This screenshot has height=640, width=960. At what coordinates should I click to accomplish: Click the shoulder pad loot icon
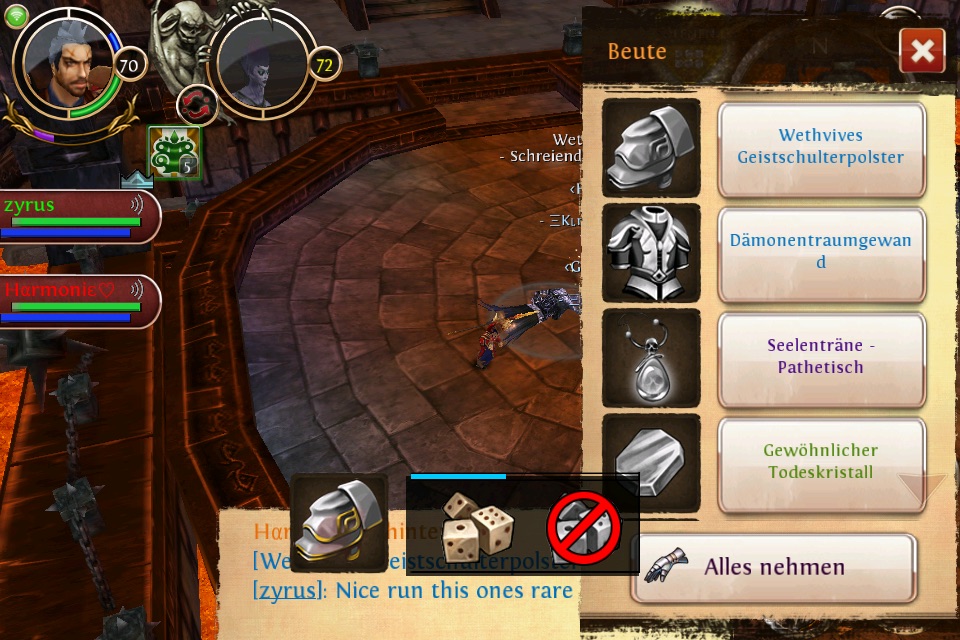pyautogui.click(x=651, y=147)
